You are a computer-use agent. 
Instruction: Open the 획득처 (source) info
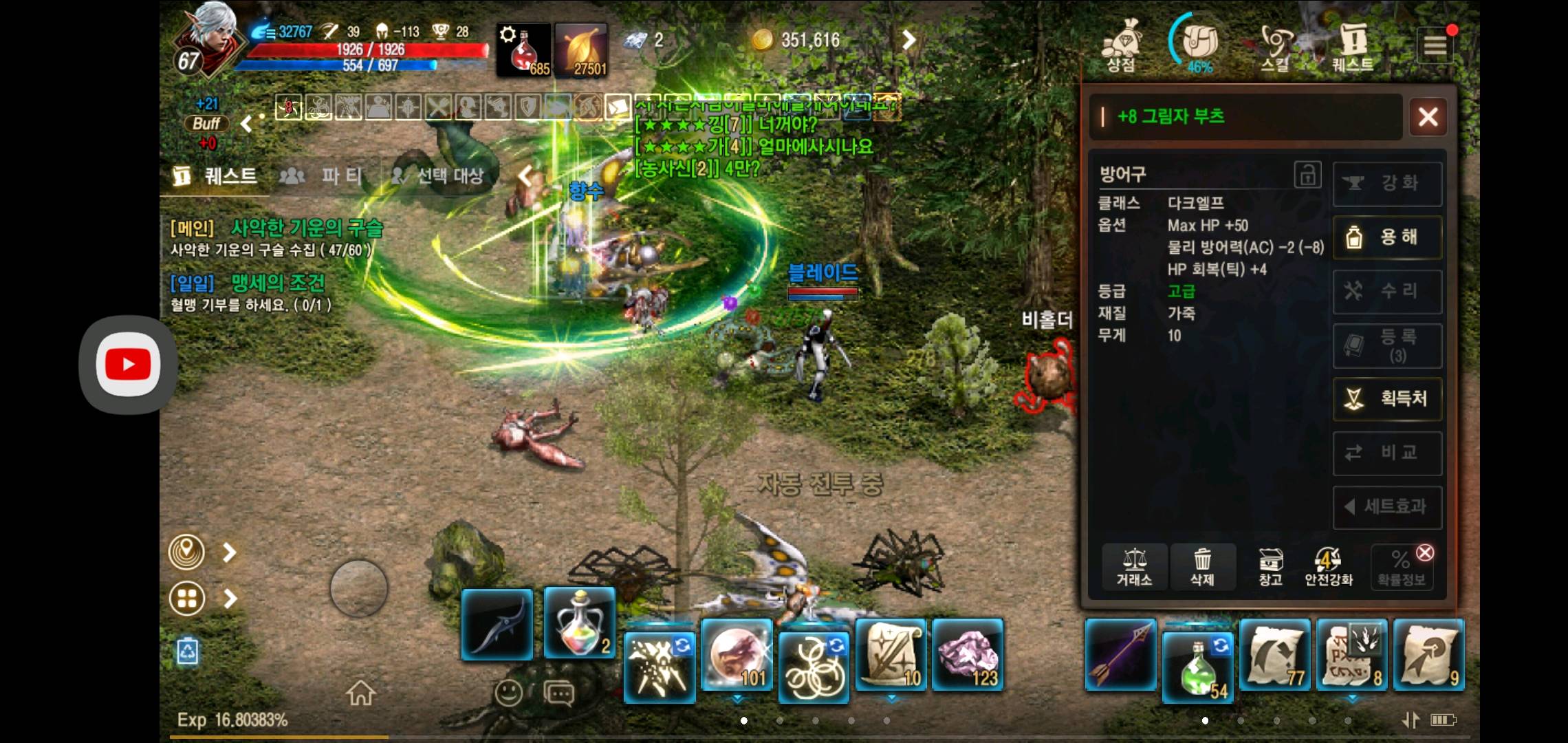tap(1386, 398)
